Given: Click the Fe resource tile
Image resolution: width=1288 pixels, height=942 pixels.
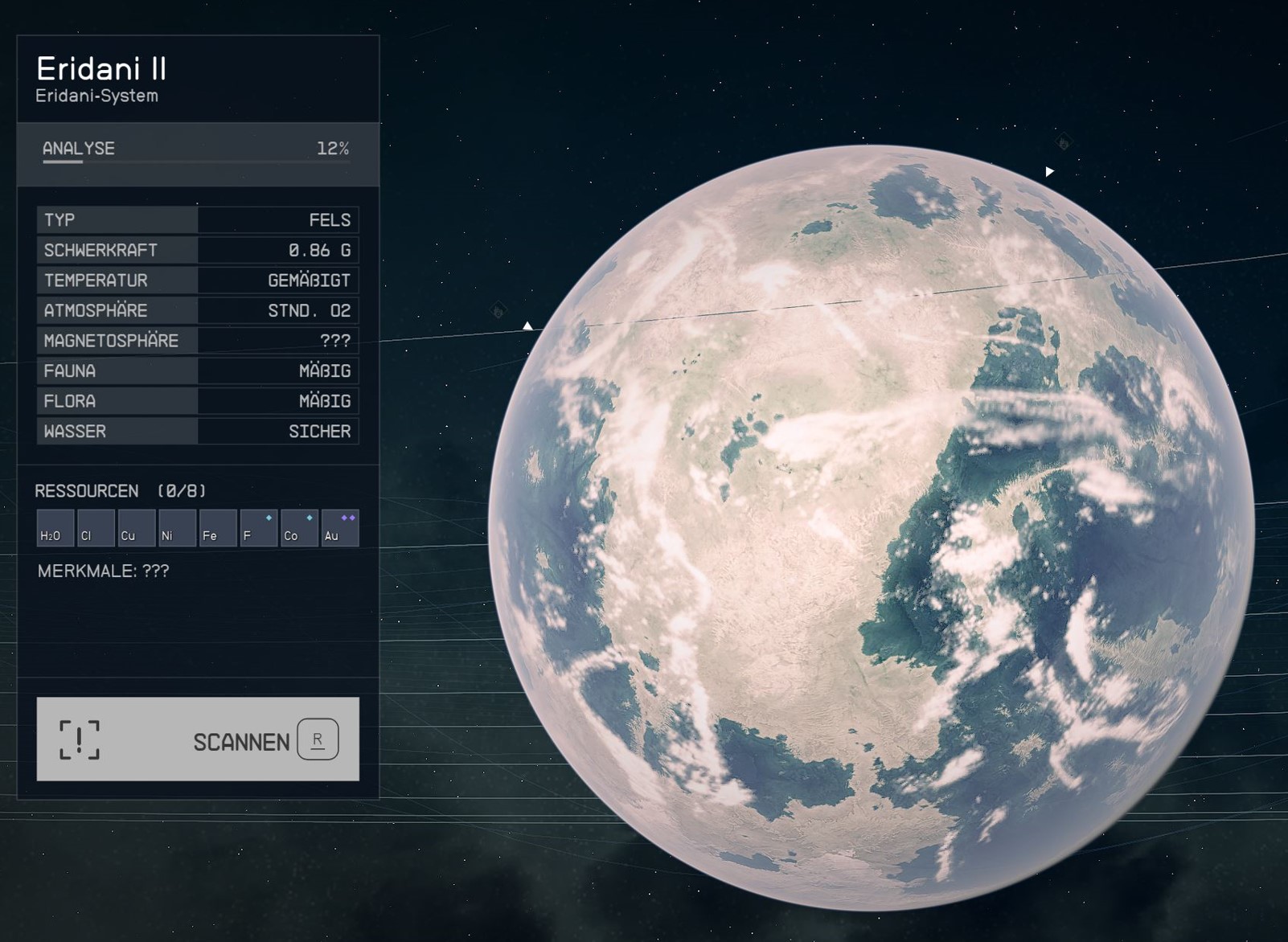Looking at the screenshot, I should pos(218,528).
